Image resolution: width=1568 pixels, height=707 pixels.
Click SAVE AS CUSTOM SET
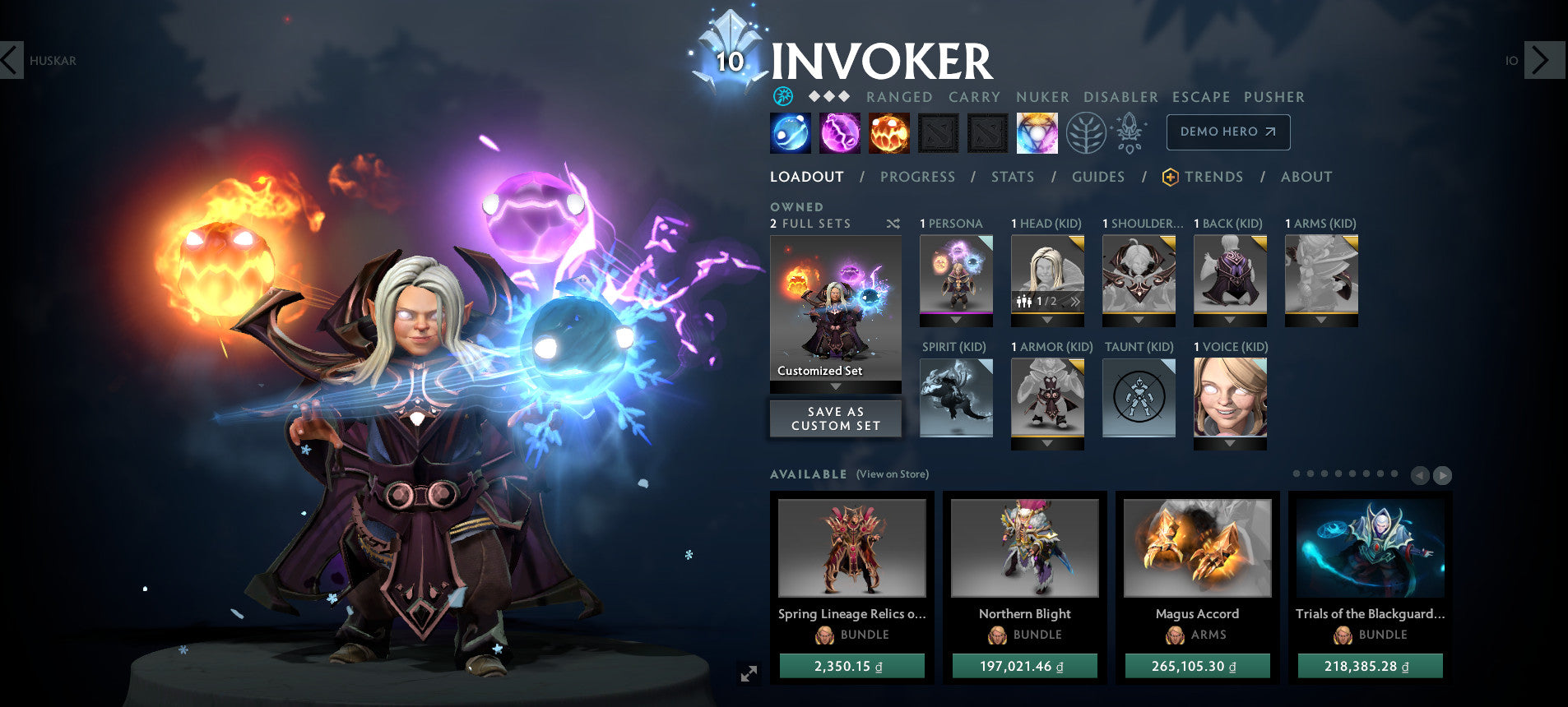(835, 418)
